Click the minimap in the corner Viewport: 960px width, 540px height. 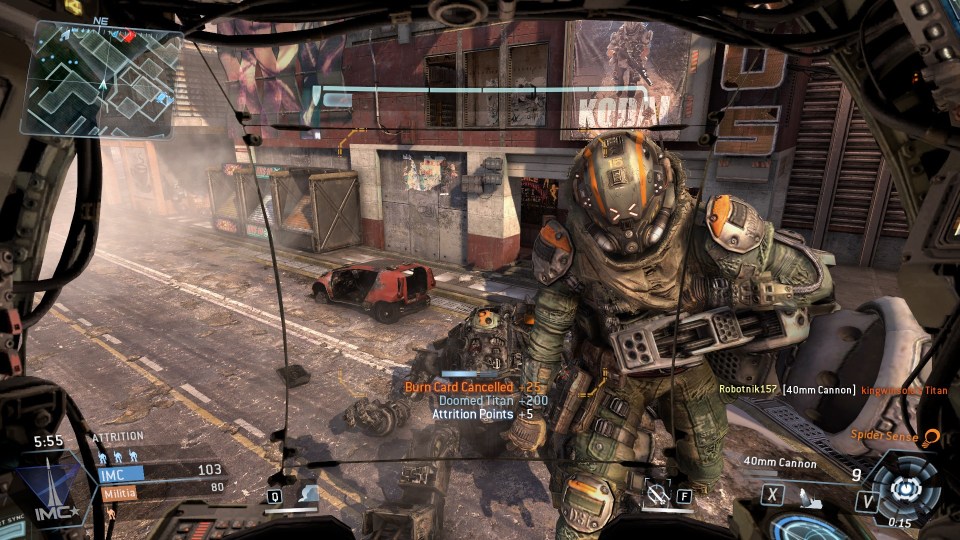102,80
